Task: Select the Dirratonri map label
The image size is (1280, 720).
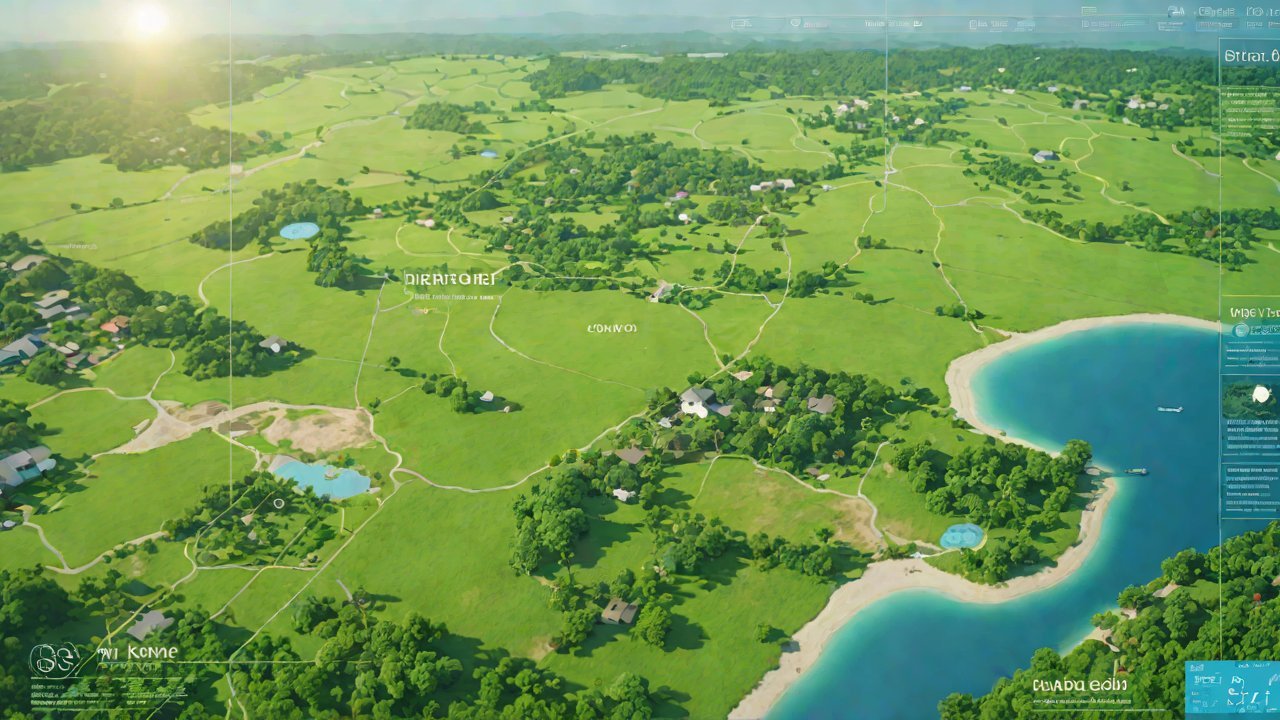Action: click(x=451, y=279)
